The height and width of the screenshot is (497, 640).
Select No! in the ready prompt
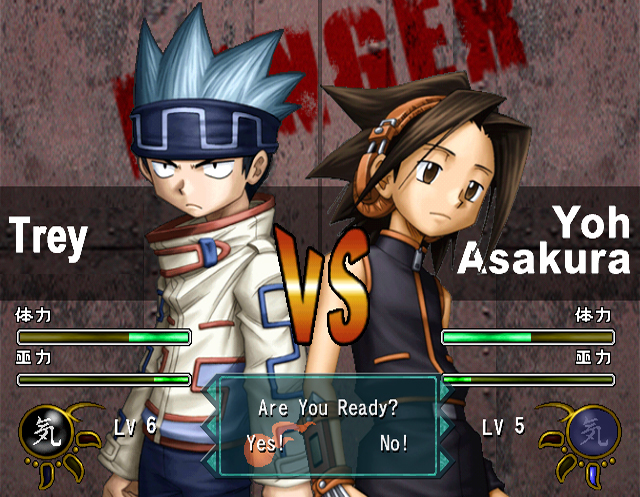394,444
